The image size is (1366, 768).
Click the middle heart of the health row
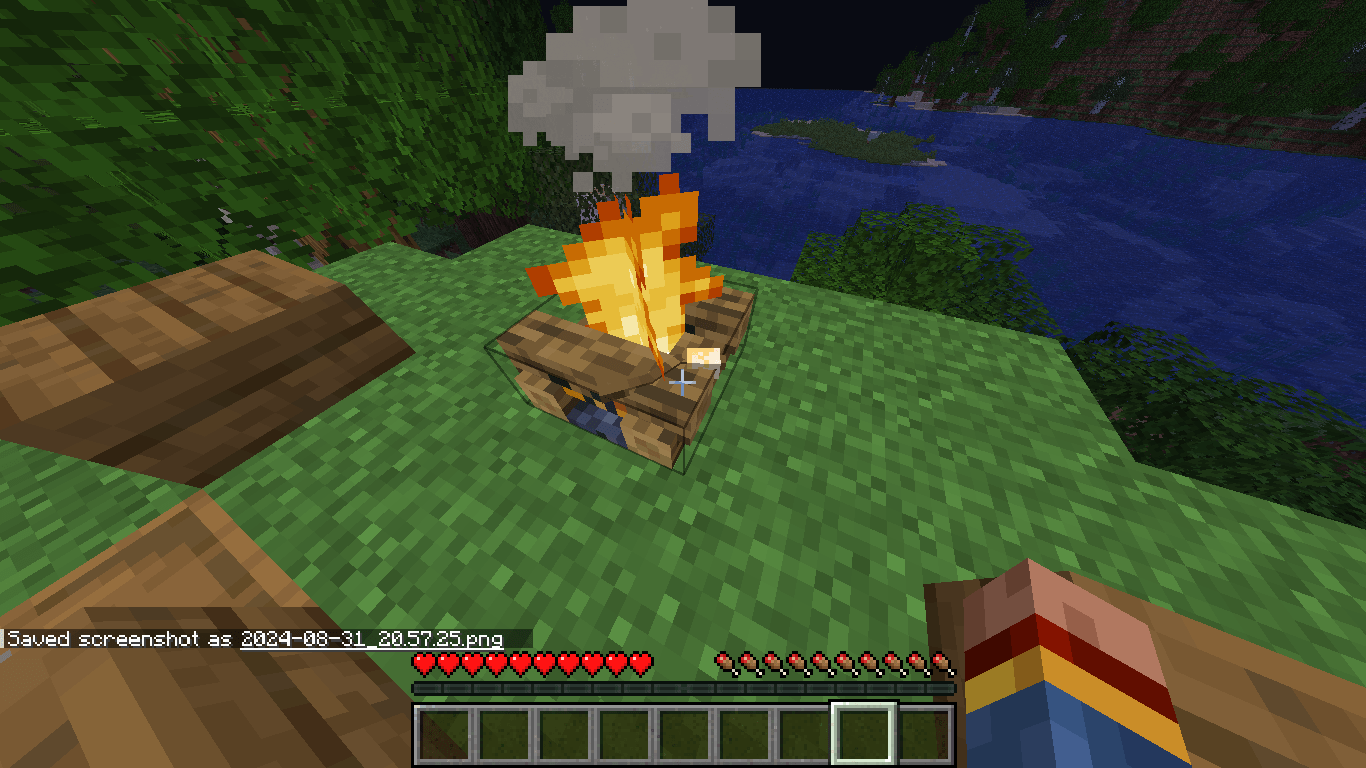[x=530, y=661]
